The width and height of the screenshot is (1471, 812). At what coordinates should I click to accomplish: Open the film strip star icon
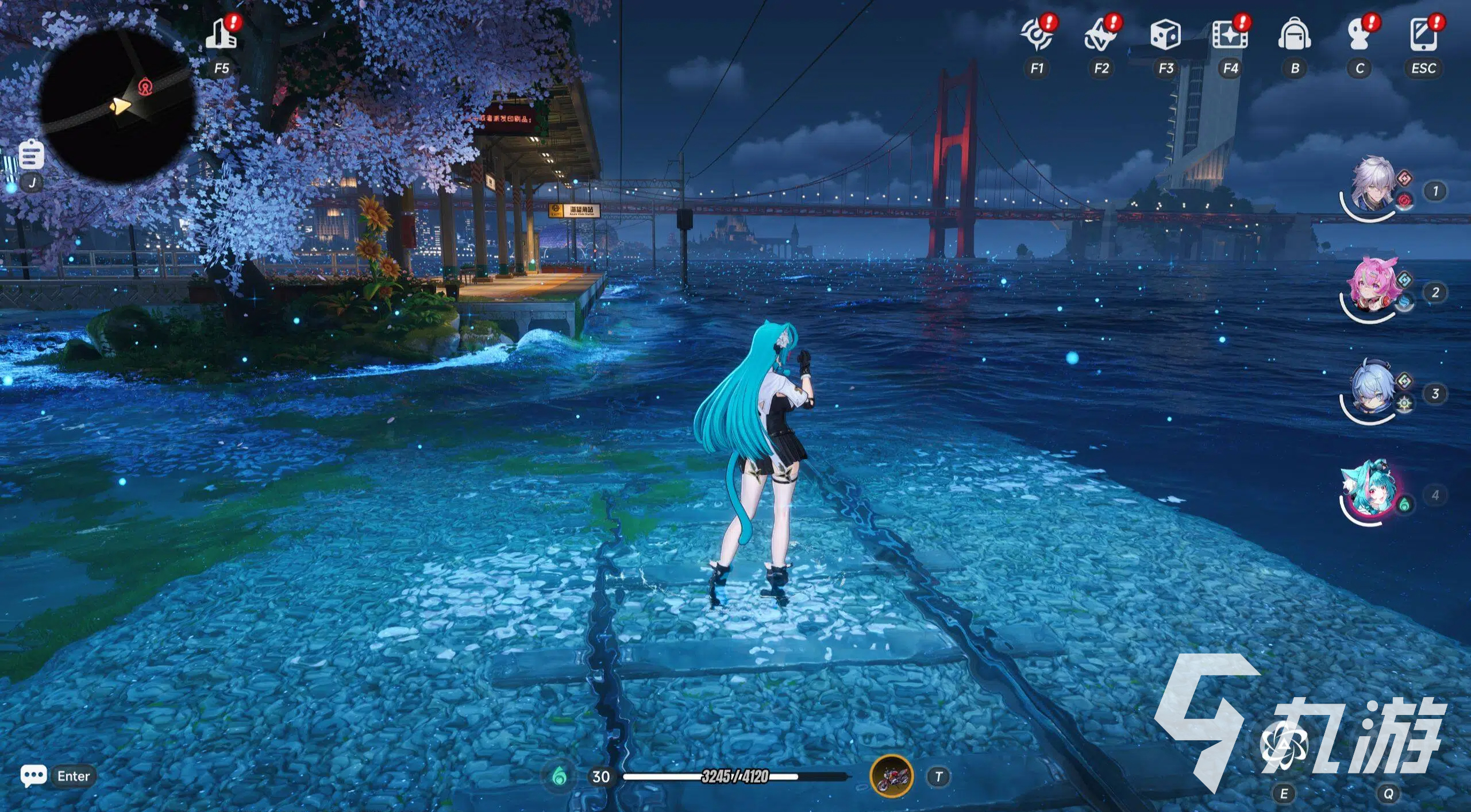tap(1230, 36)
